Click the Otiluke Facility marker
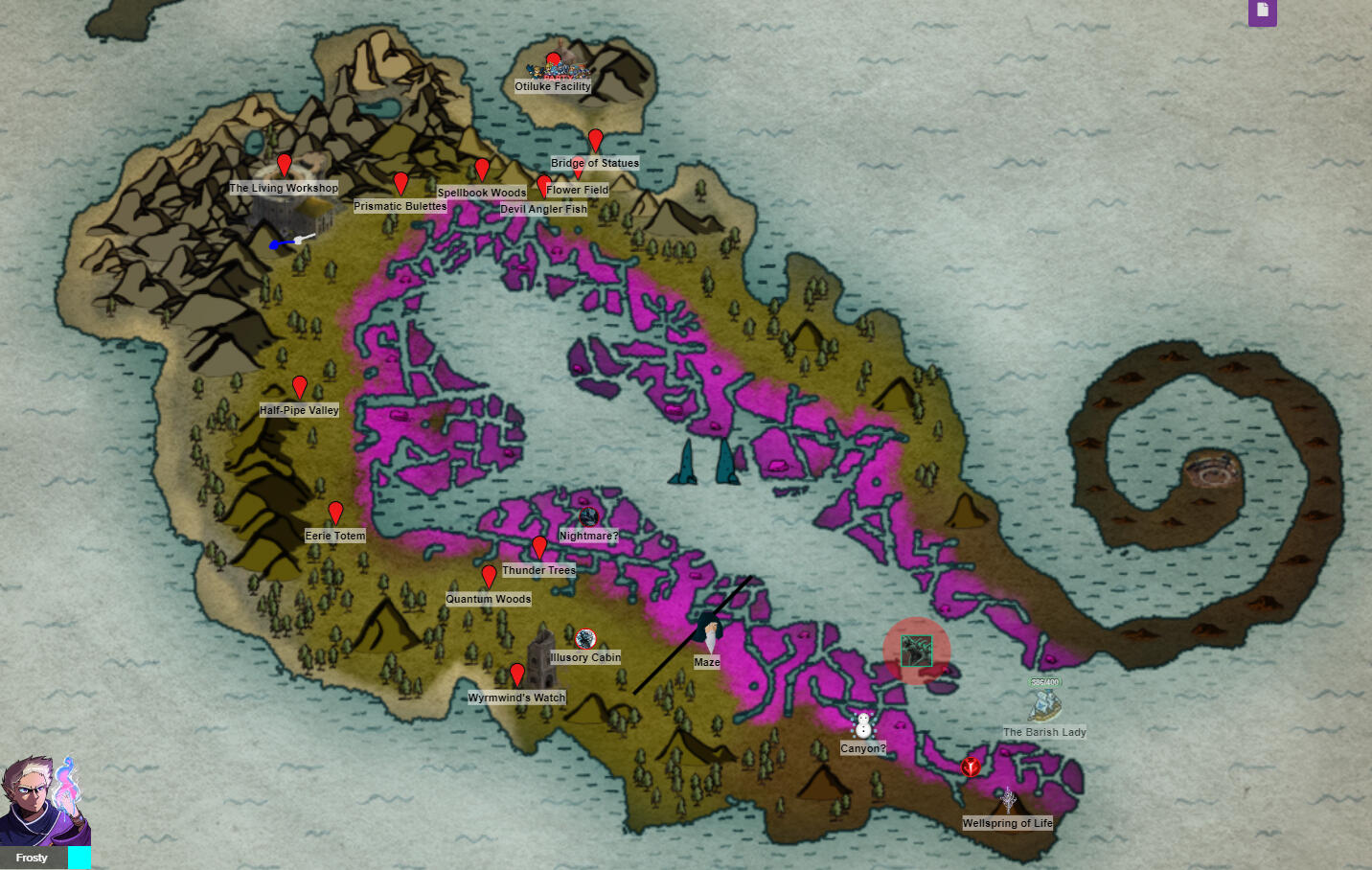 tap(553, 59)
